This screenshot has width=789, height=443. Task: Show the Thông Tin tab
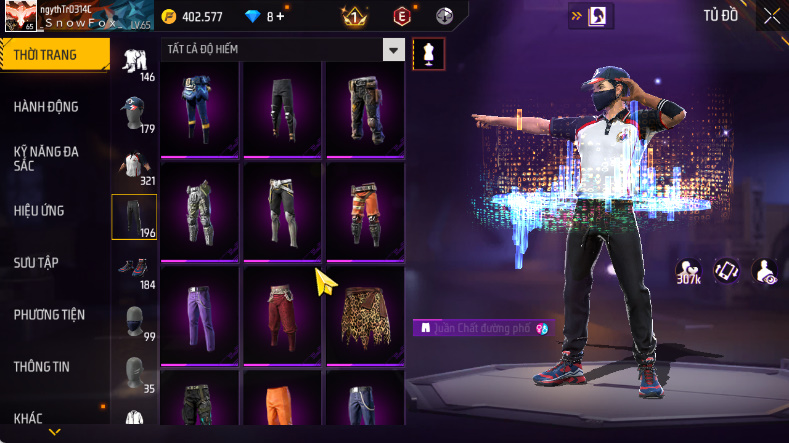42,367
